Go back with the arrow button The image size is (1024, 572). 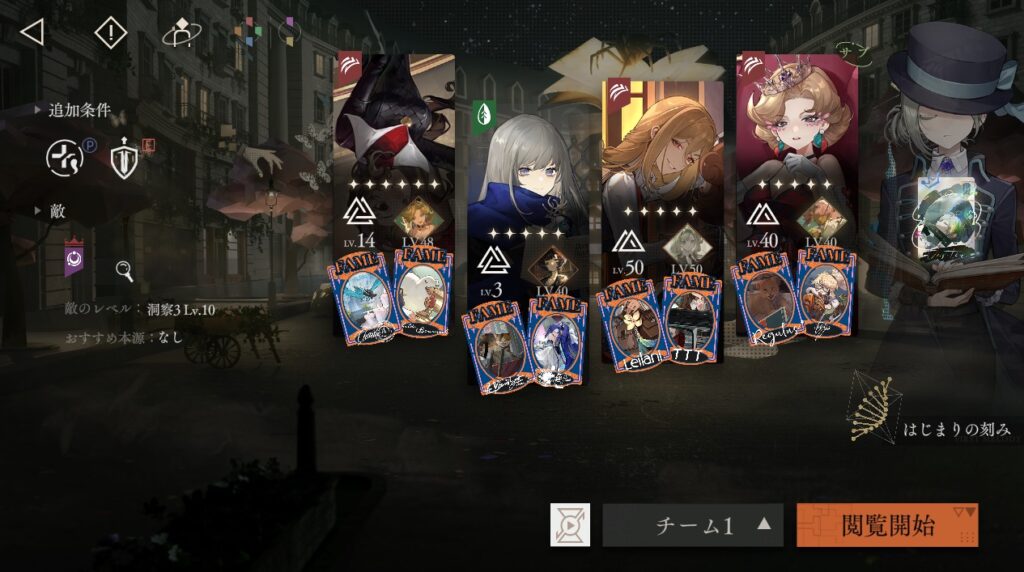pyautogui.click(x=32, y=32)
